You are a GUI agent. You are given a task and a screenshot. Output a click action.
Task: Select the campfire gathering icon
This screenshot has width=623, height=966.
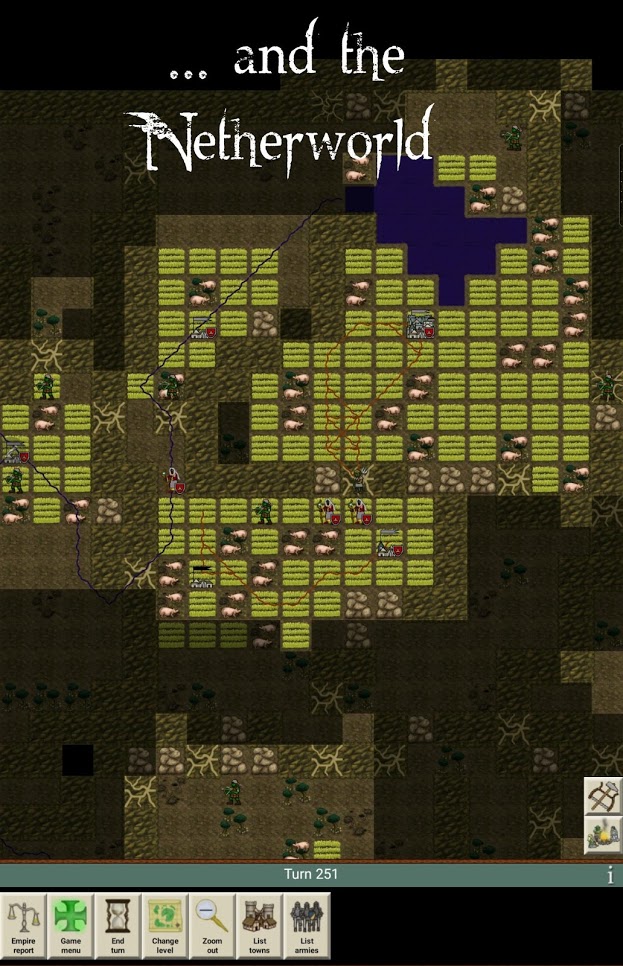(603, 835)
